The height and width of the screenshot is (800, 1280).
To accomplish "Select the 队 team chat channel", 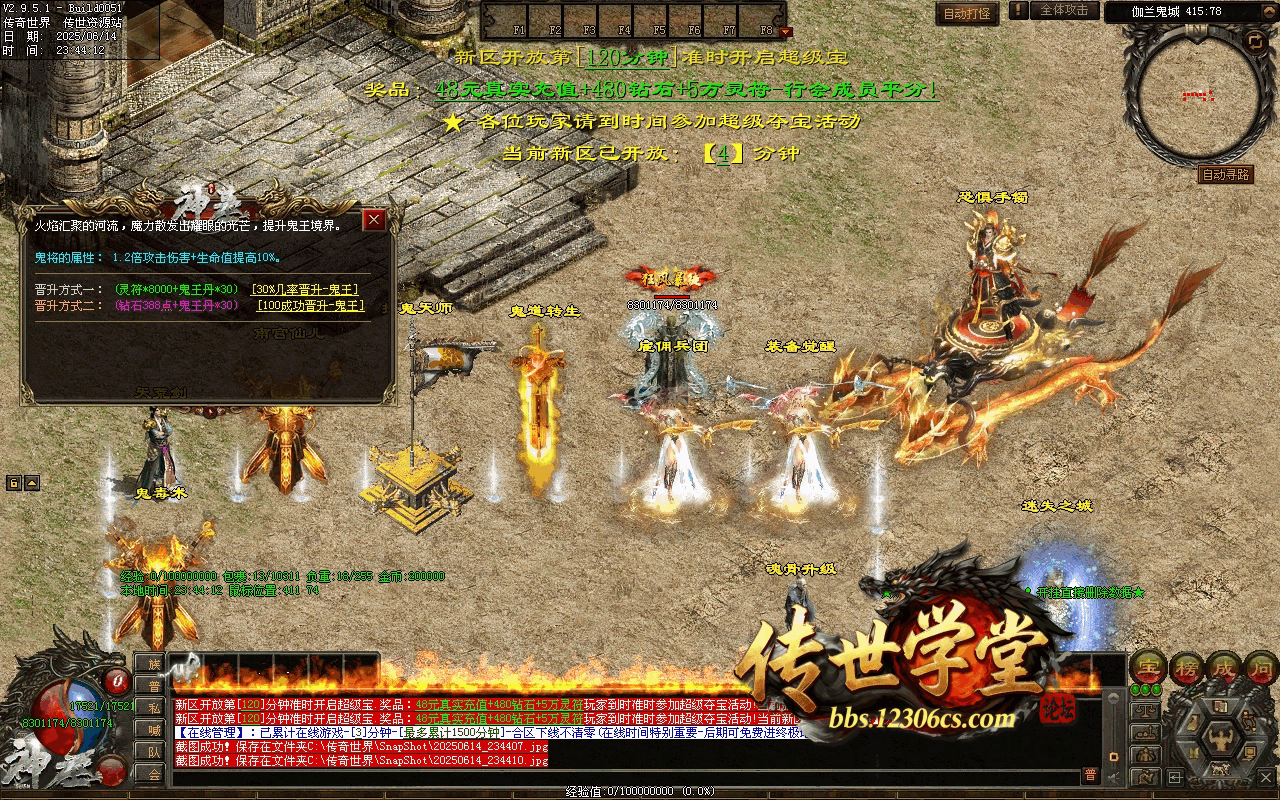I will 151,751.
